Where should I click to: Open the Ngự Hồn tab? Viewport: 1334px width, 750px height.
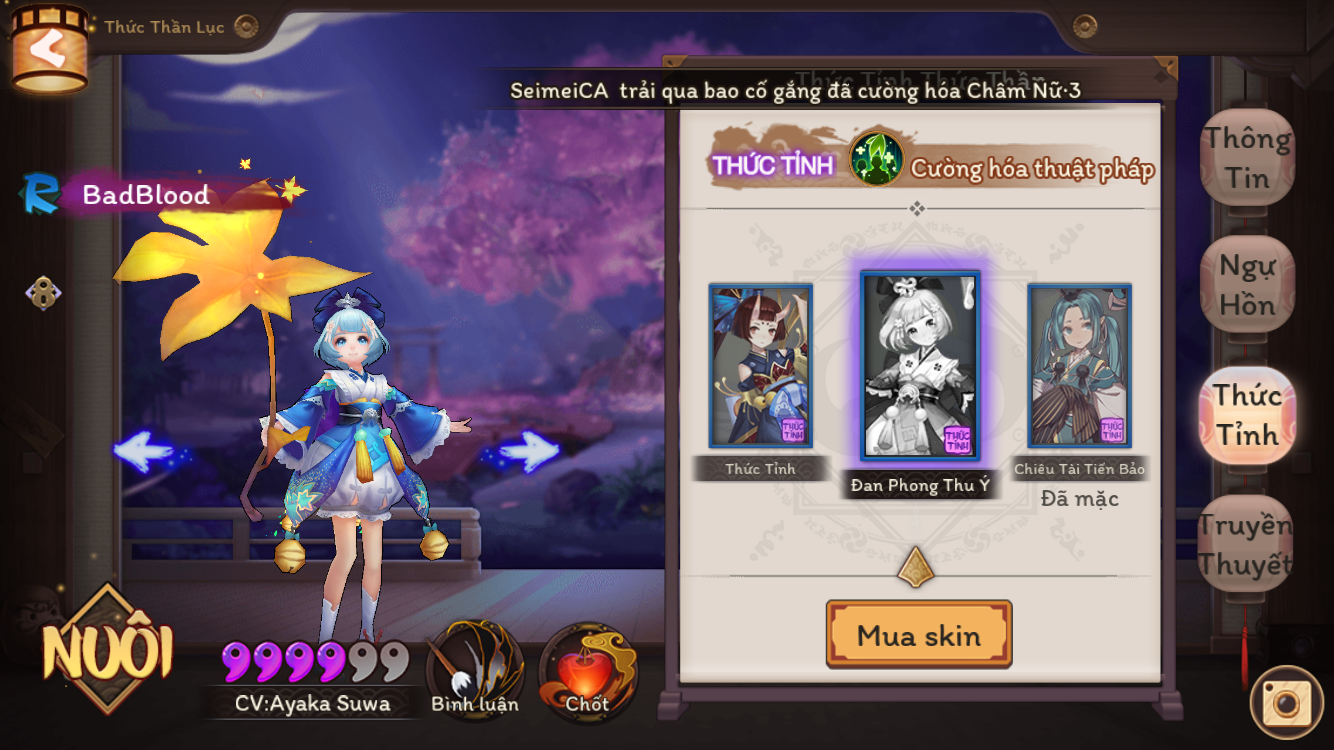coord(1247,285)
